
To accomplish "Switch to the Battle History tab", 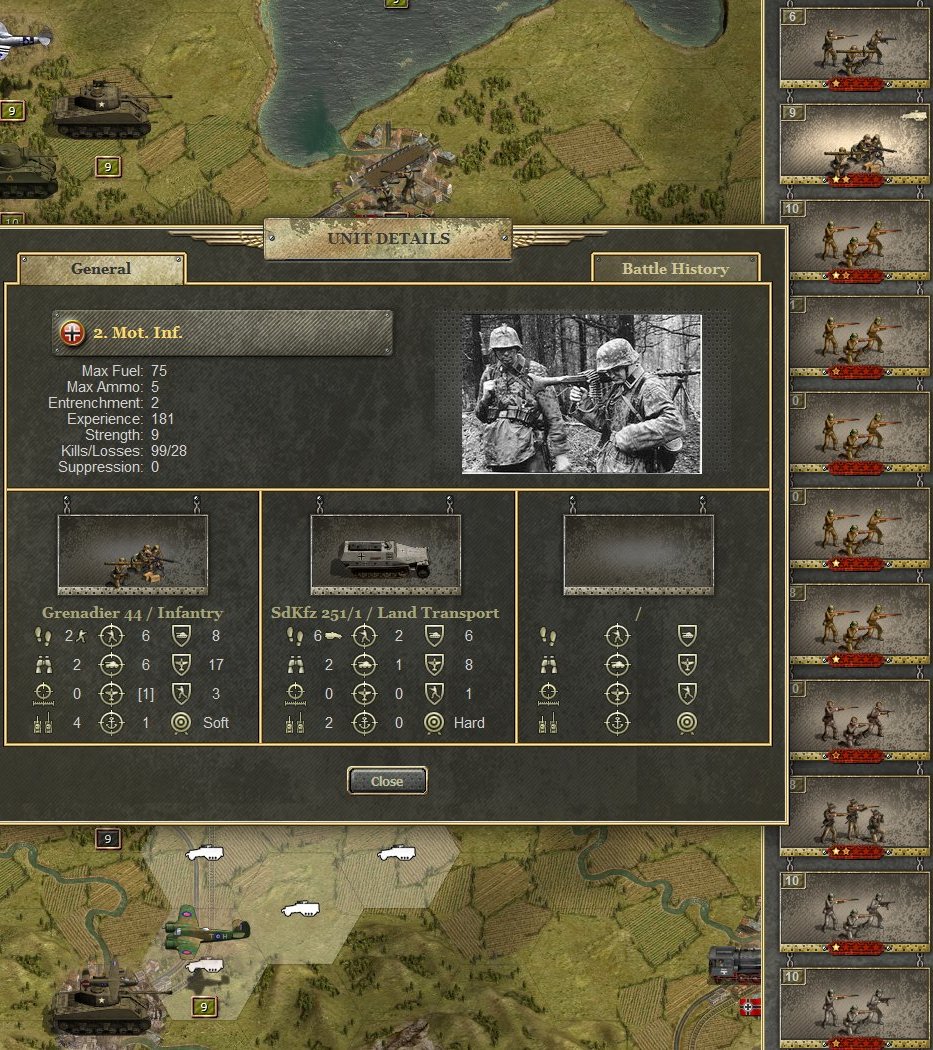I will (x=675, y=268).
